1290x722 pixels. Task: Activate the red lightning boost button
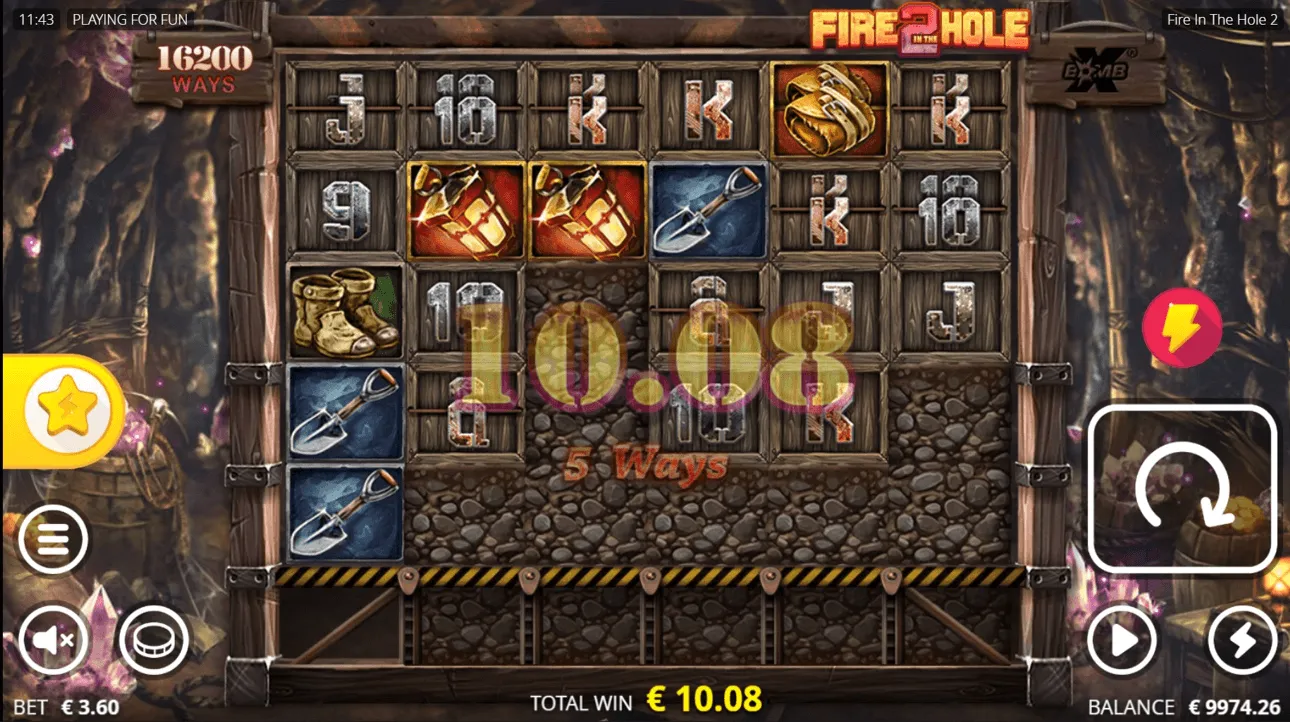(x=1181, y=329)
